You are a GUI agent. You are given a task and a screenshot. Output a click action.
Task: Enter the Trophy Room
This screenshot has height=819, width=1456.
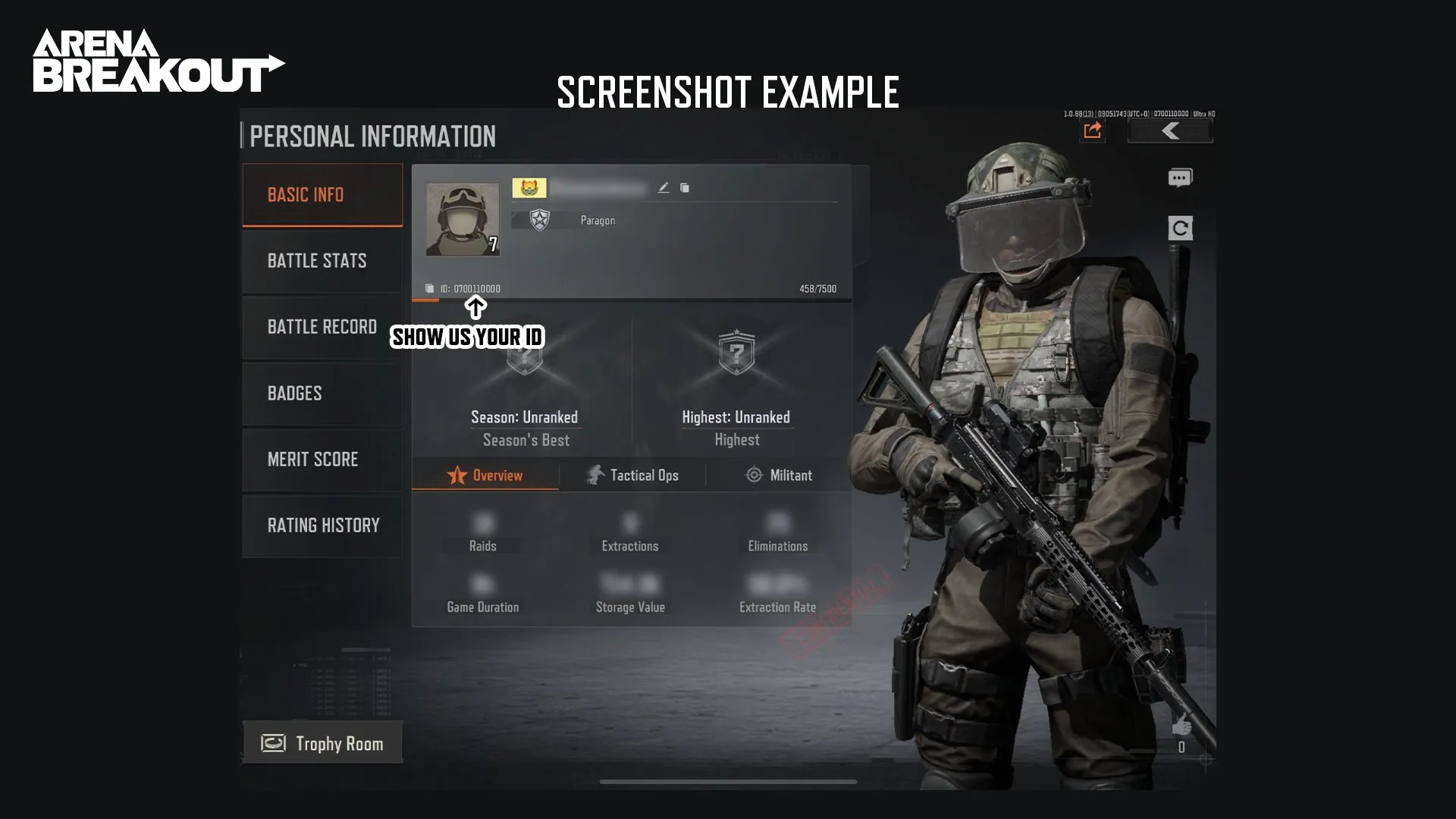pyautogui.click(x=323, y=743)
